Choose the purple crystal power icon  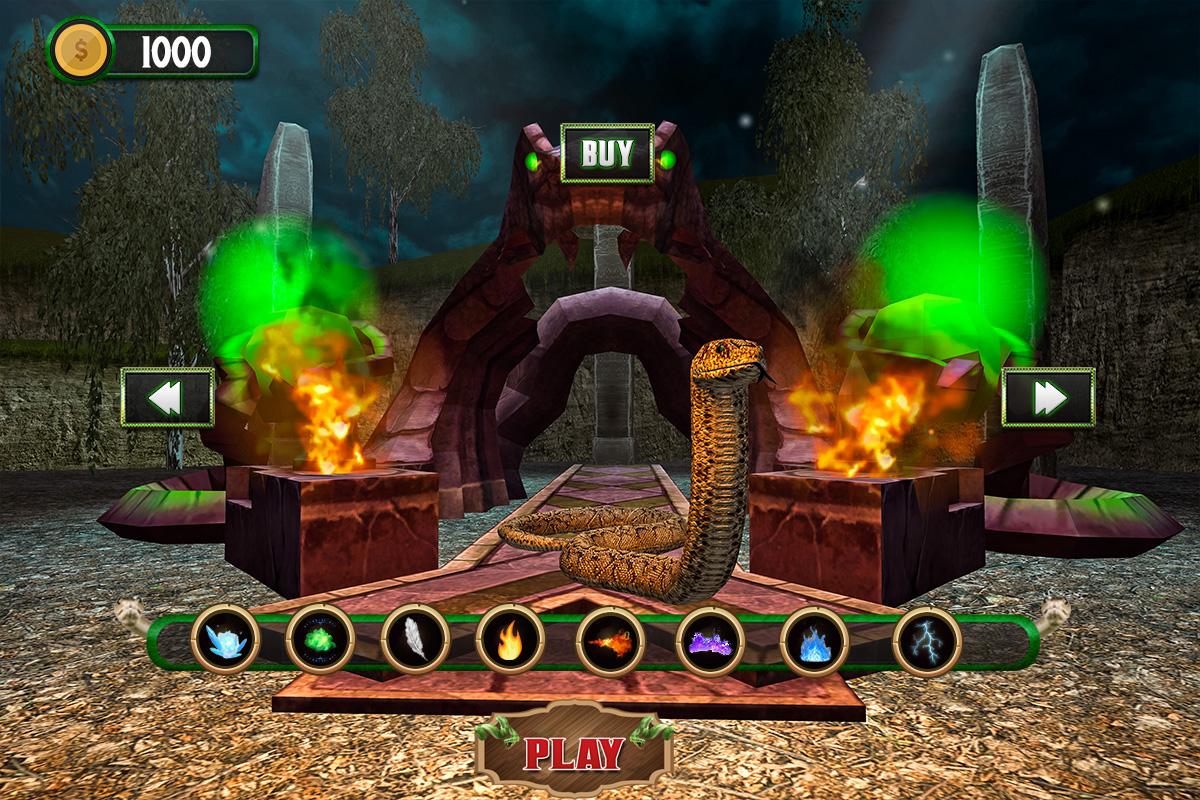[711, 640]
